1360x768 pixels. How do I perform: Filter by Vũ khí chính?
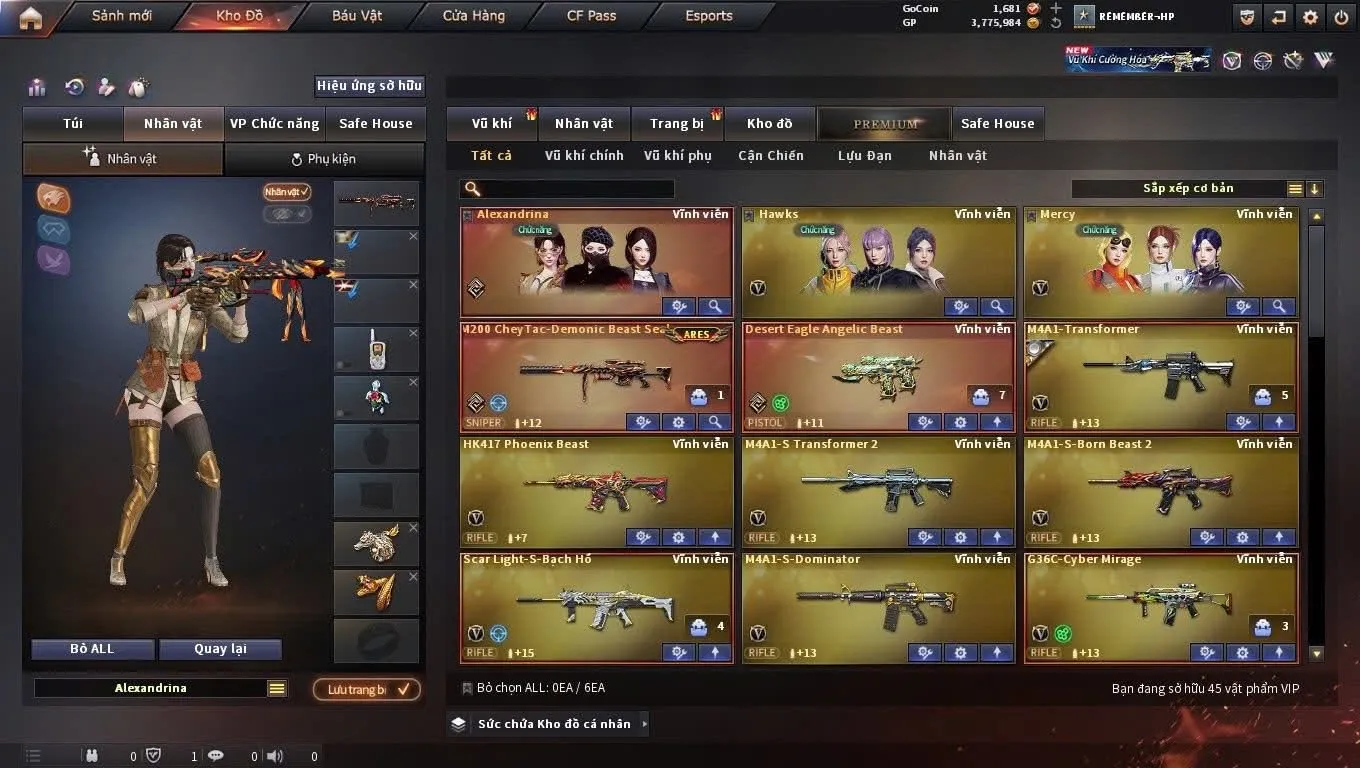584,156
